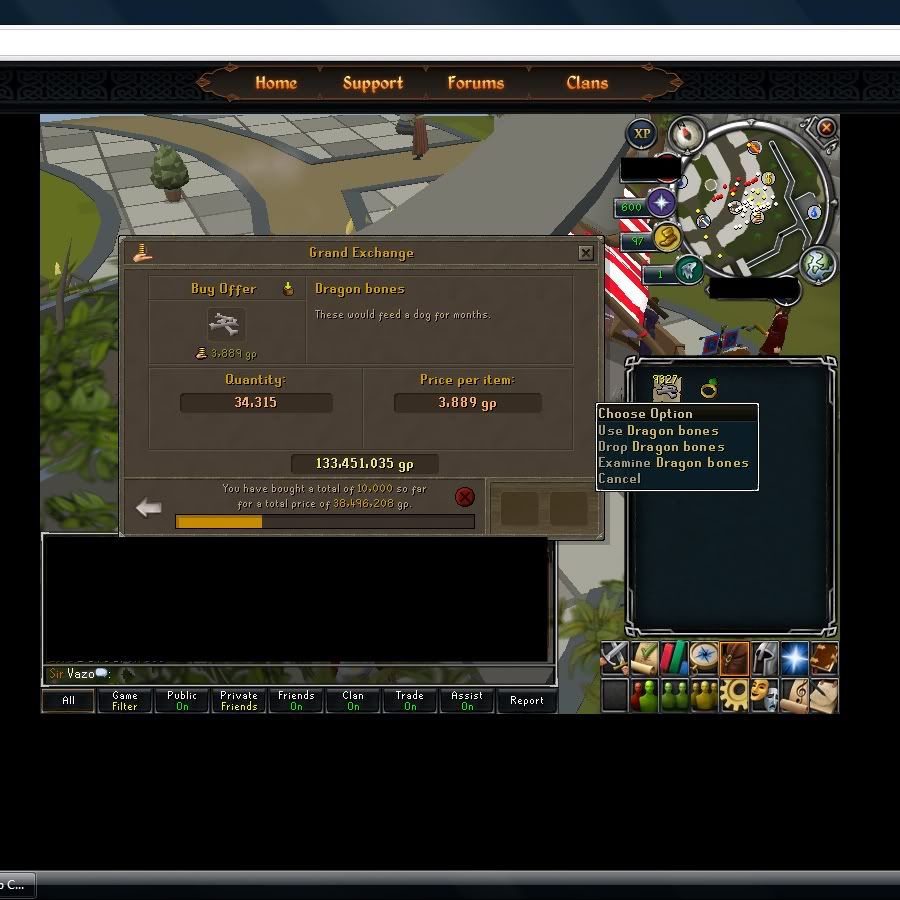The image size is (900, 900).
Task: Click the Report button
Action: [x=526, y=701]
